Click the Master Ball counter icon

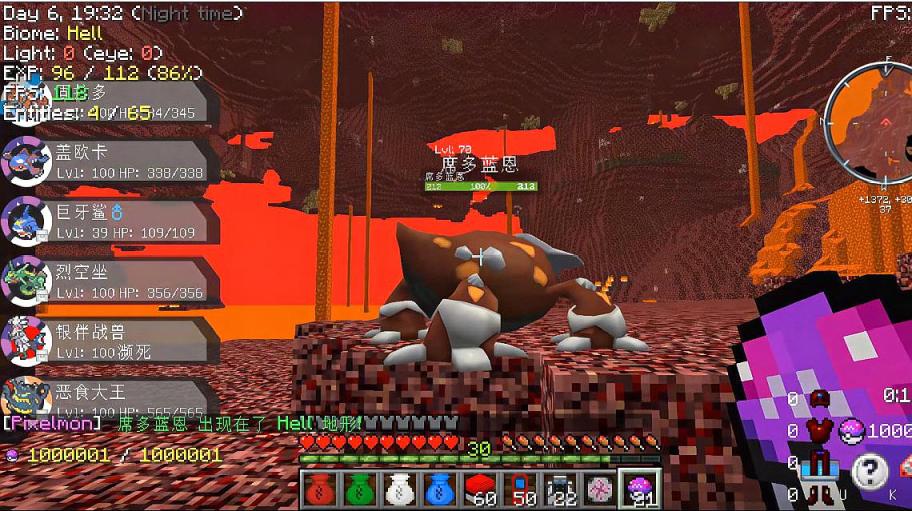click(850, 431)
